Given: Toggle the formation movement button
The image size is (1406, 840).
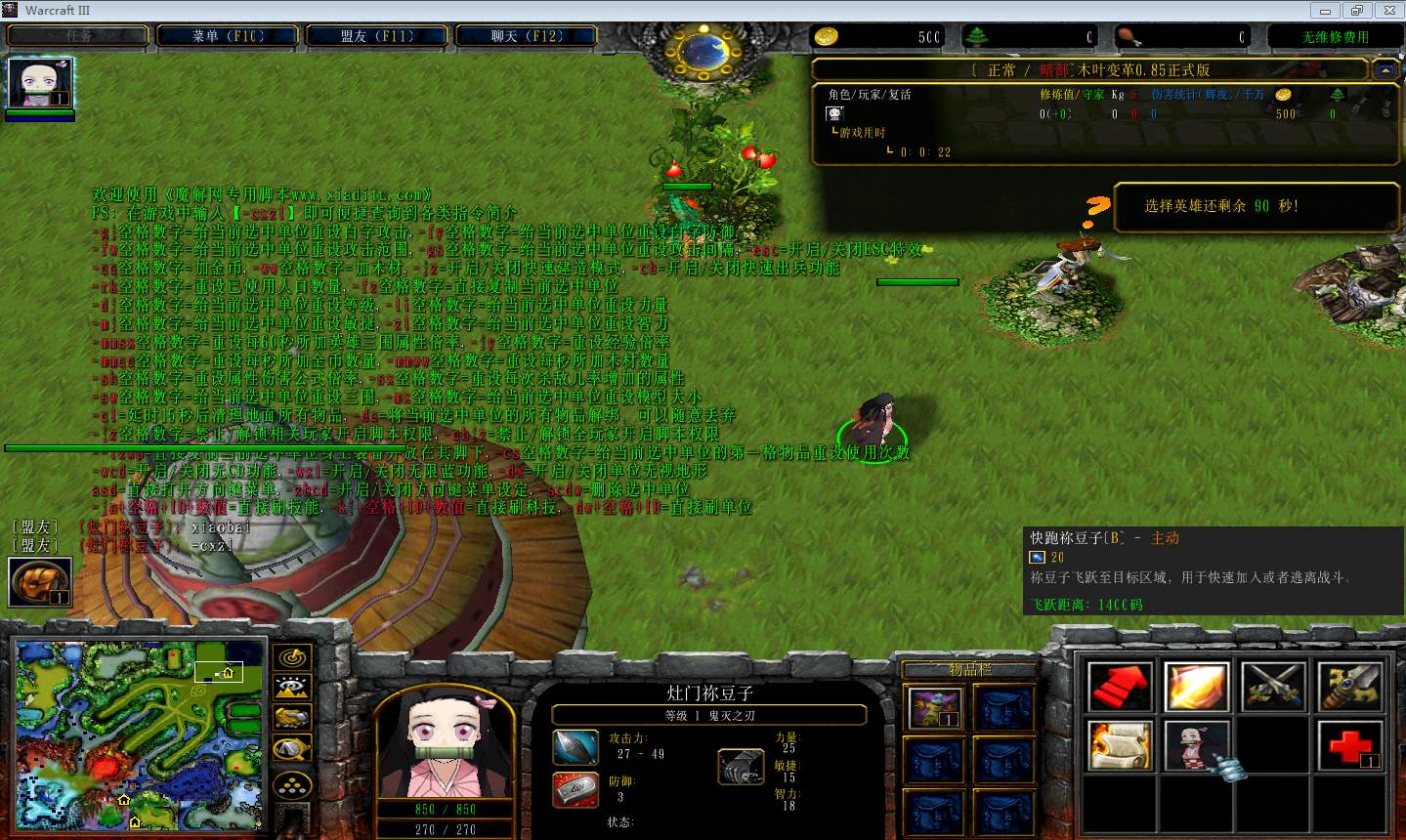Looking at the screenshot, I should pyautogui.click(x=291, y=783).
